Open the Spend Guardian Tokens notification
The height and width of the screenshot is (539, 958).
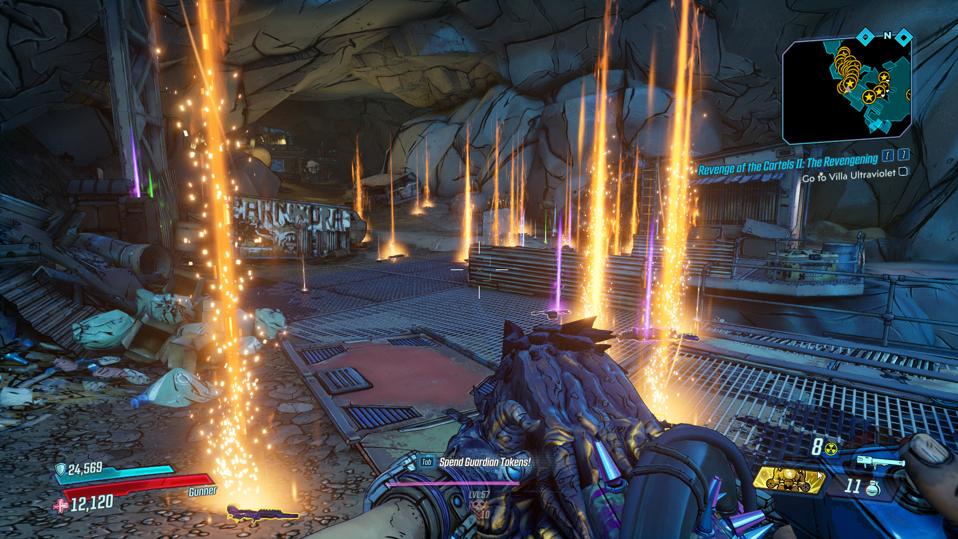click(x=483, y=462)
